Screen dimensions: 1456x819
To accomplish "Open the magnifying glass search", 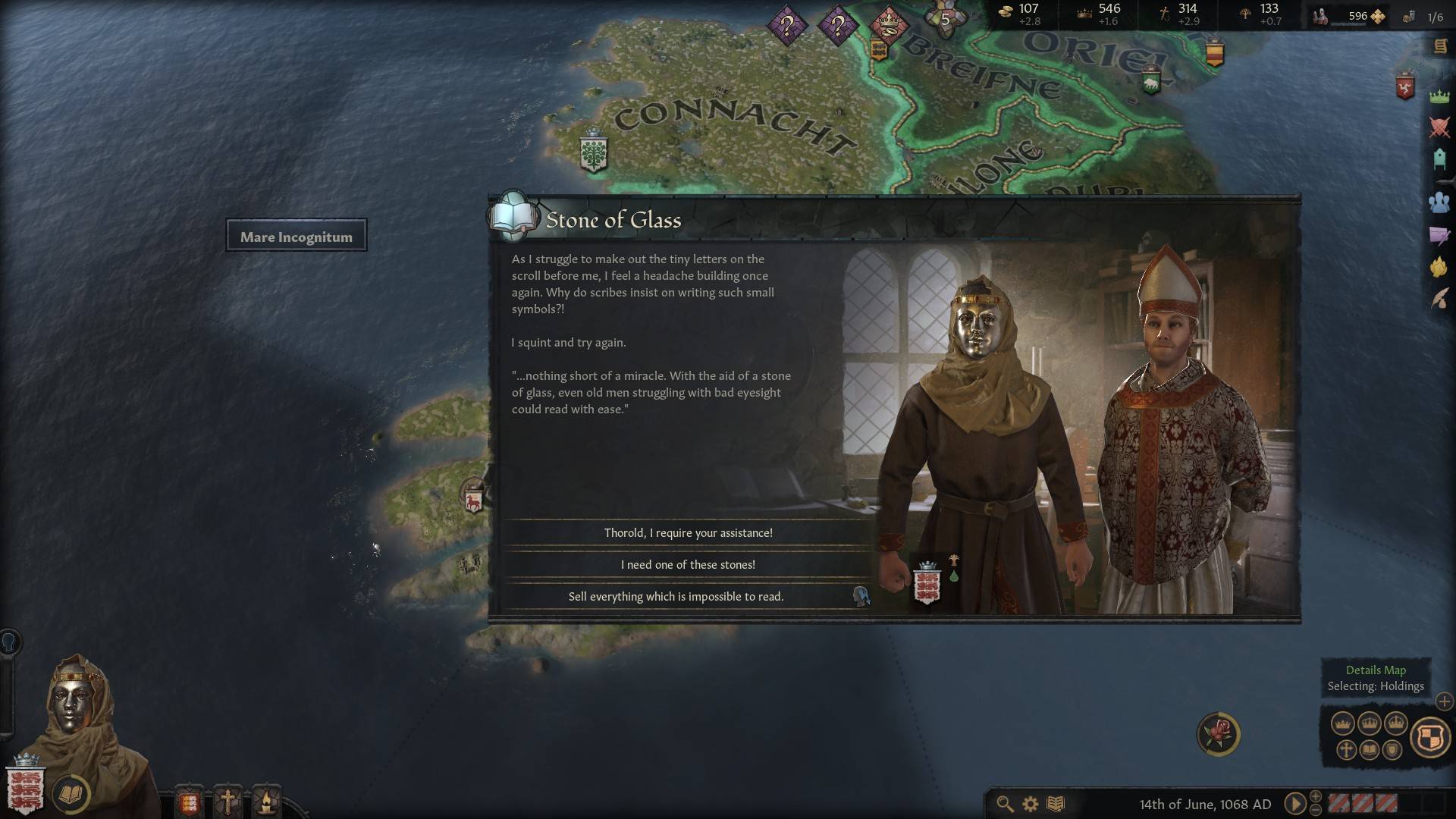I will point(1005,804).
